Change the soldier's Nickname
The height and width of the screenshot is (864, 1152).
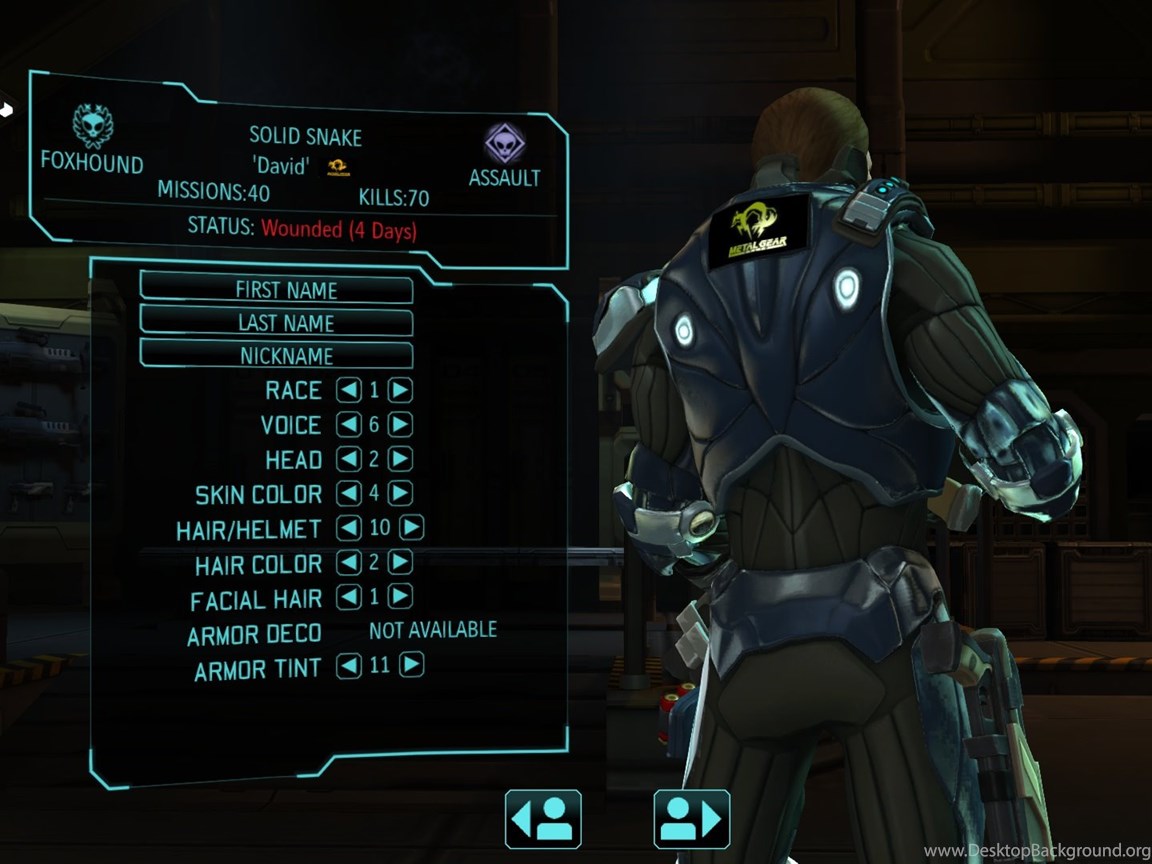[x=276, y=355]
